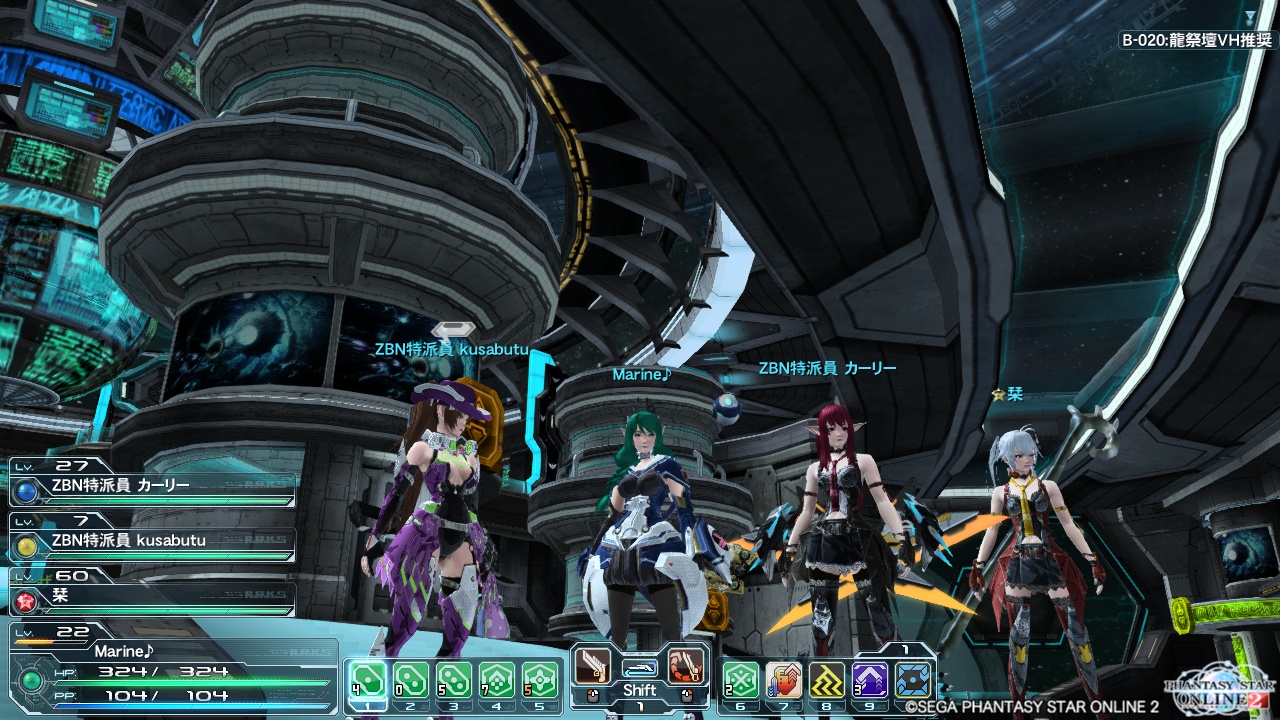
Task: Click the equipped weapon icon above Shift
Action: tap(640, 667)
